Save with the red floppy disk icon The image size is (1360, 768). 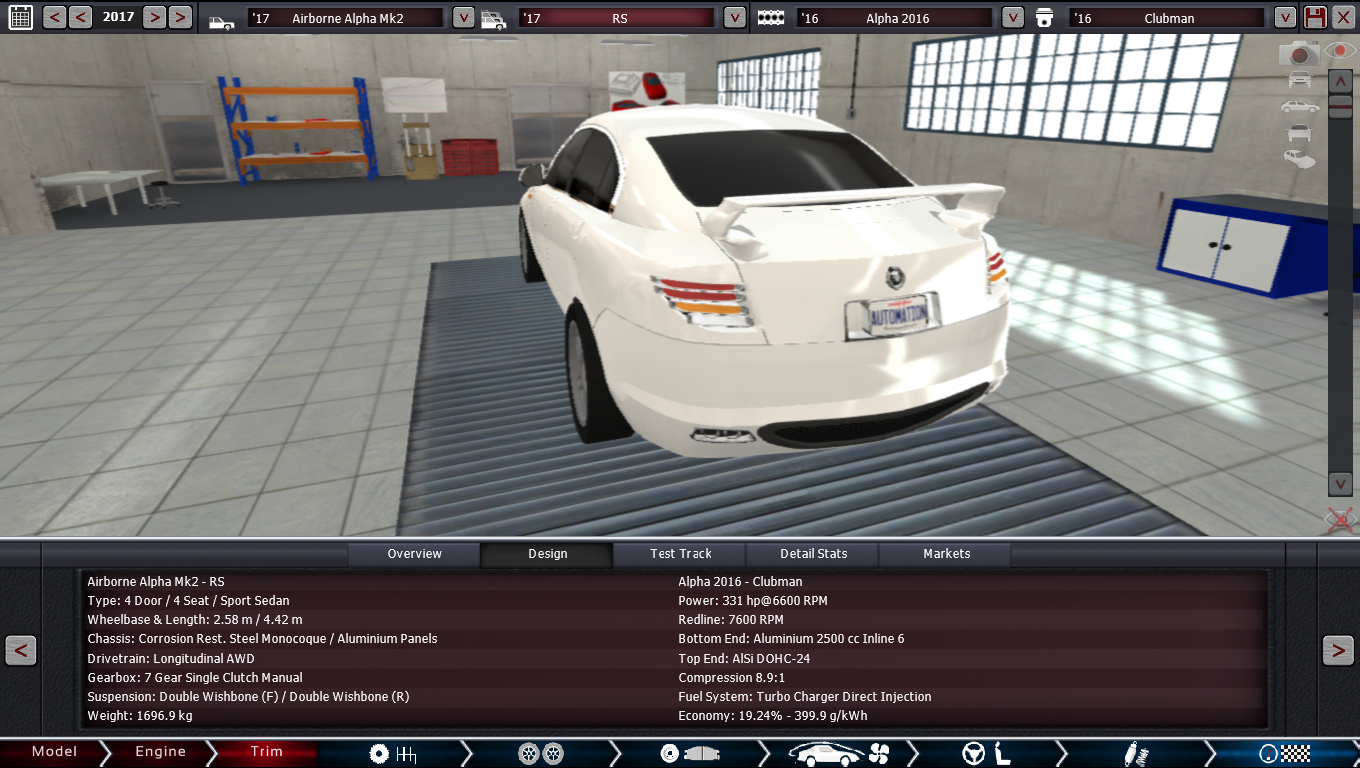pos(1316,17)
